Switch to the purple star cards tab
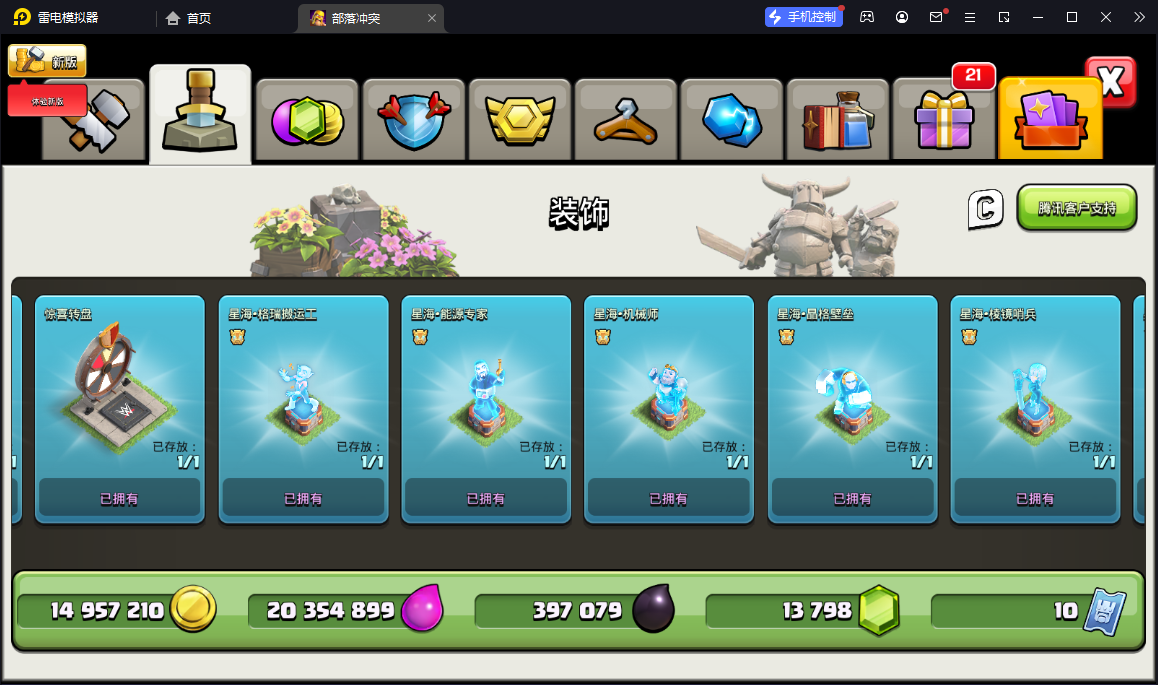Image resolution: width=1158 pixels, height=685 pixels. click(1050, 121)
